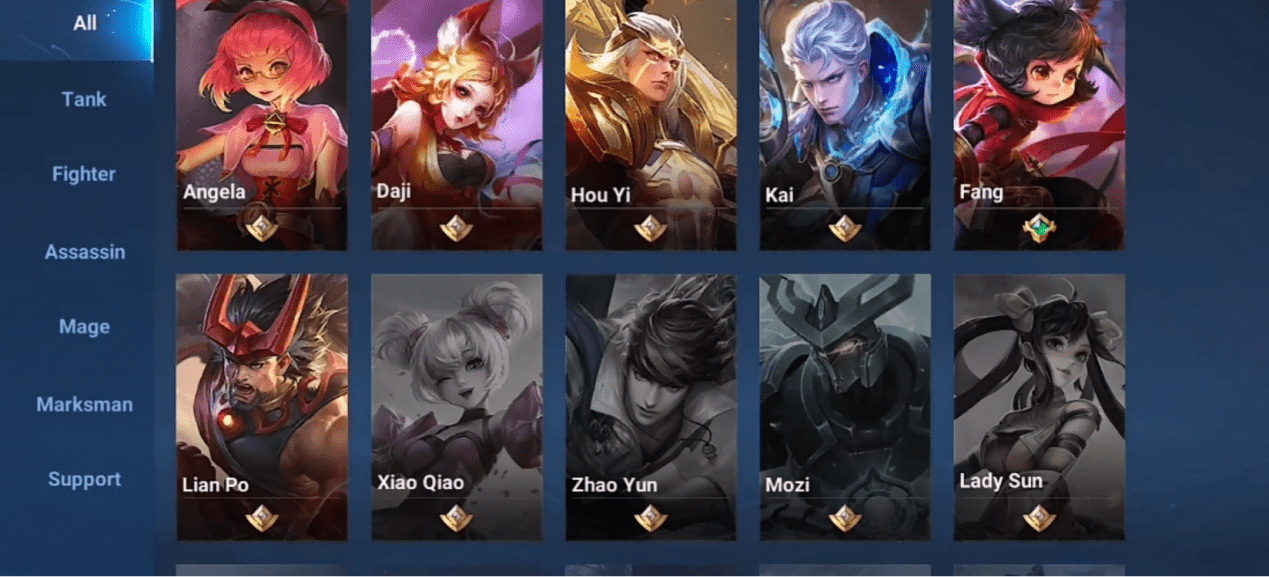Switch to the Tank category
1269x577 pixels.
click(84, 99)
